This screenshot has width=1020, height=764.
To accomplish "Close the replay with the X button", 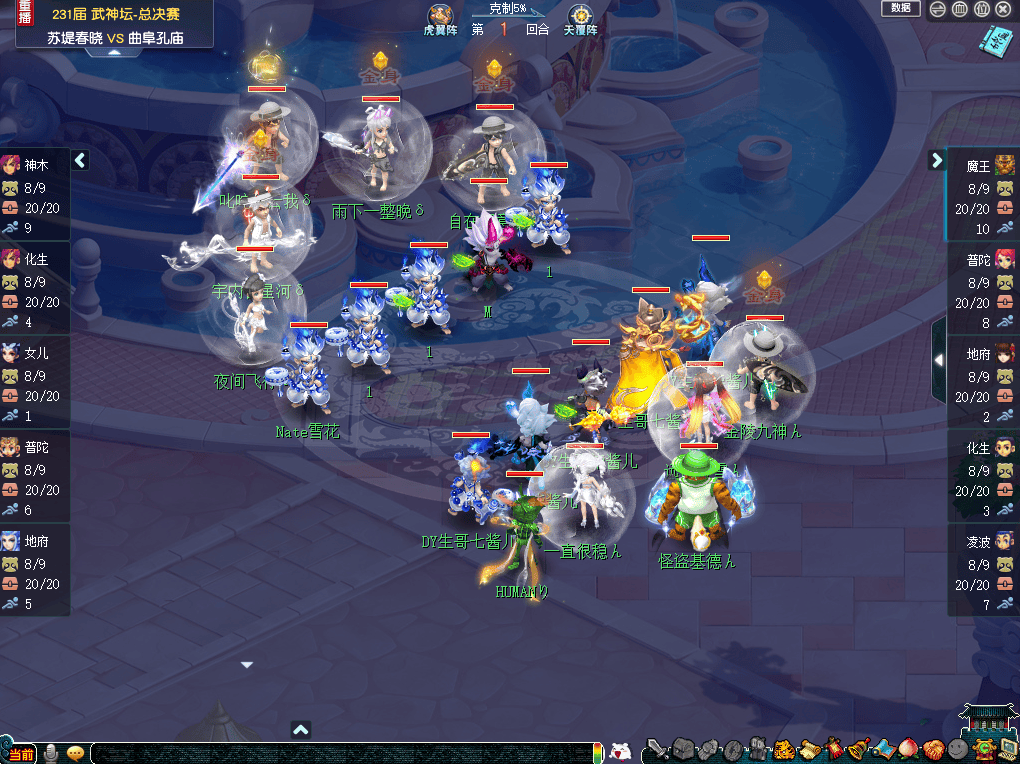I will tap(1004, 9).
